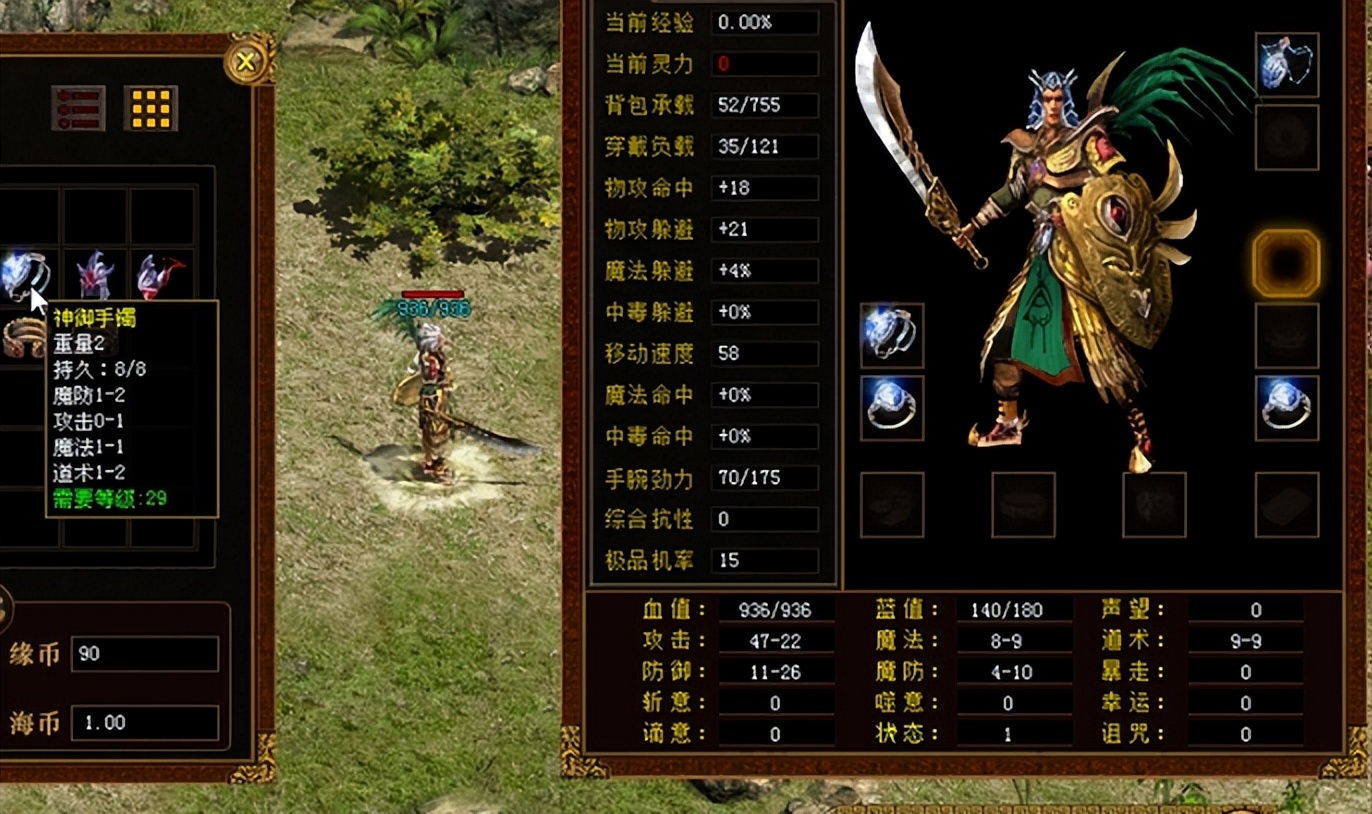This screenshot has height=814, width=1372.
Task: Click the glowing orange highlighted equipment slot
Action: 1286,263
